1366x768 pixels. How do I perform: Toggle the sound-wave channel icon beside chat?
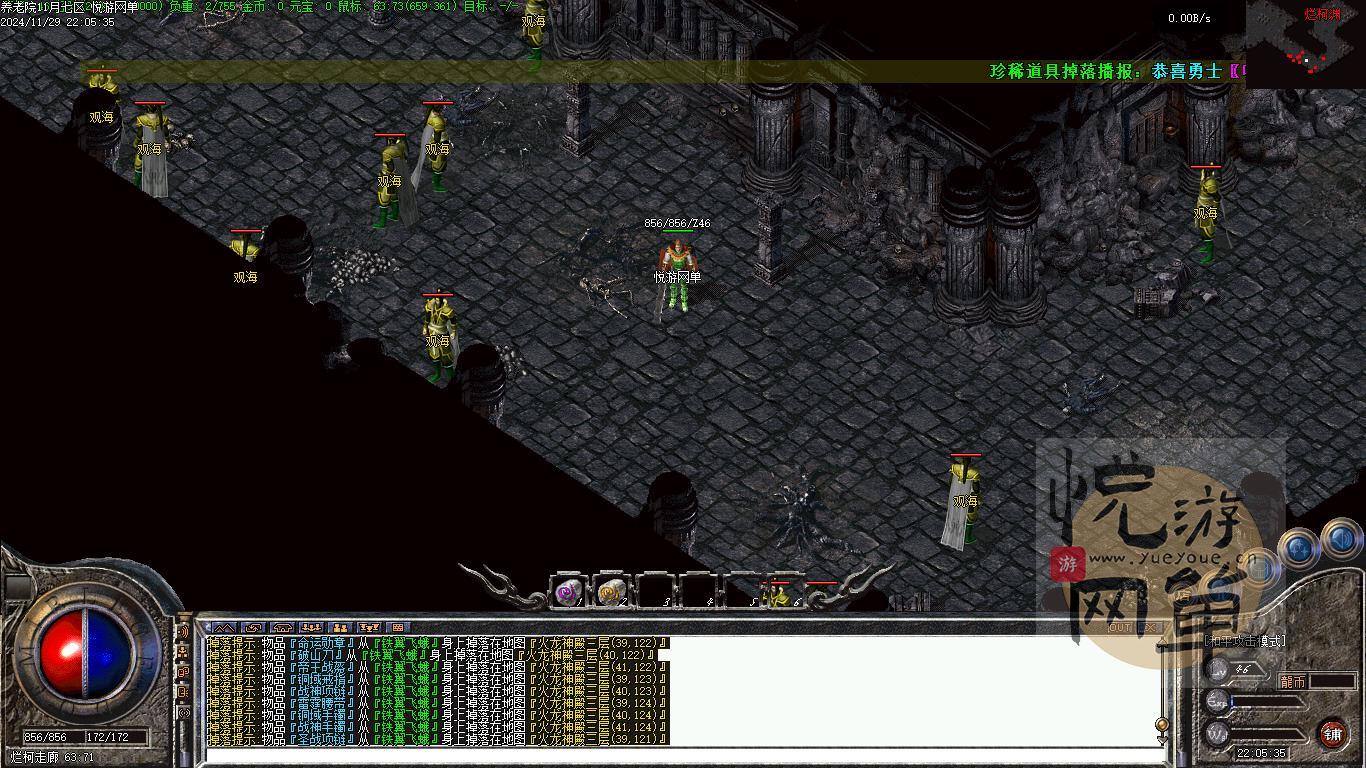tap(183, 632)
